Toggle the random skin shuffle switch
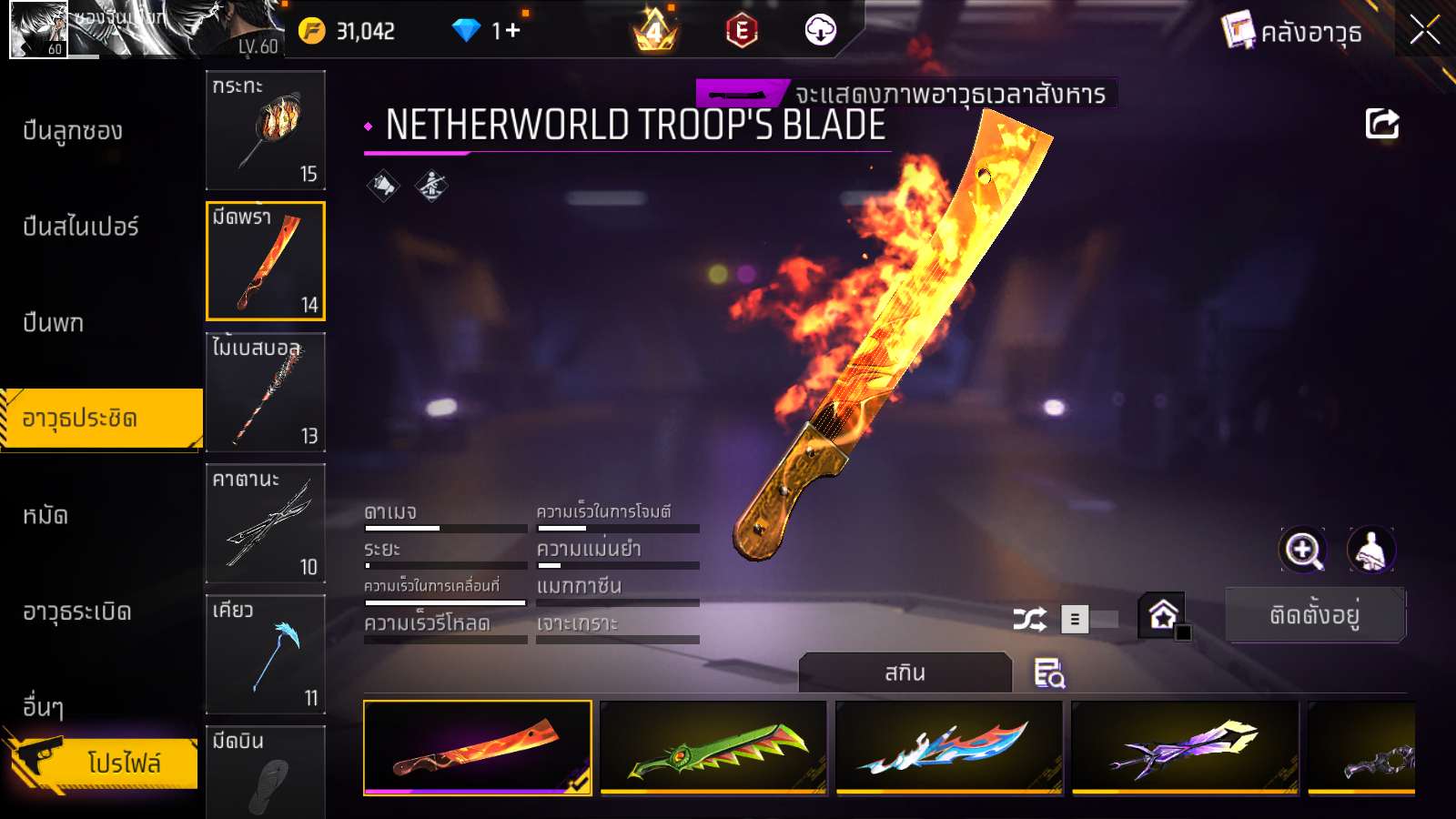 click(1090, 620)
